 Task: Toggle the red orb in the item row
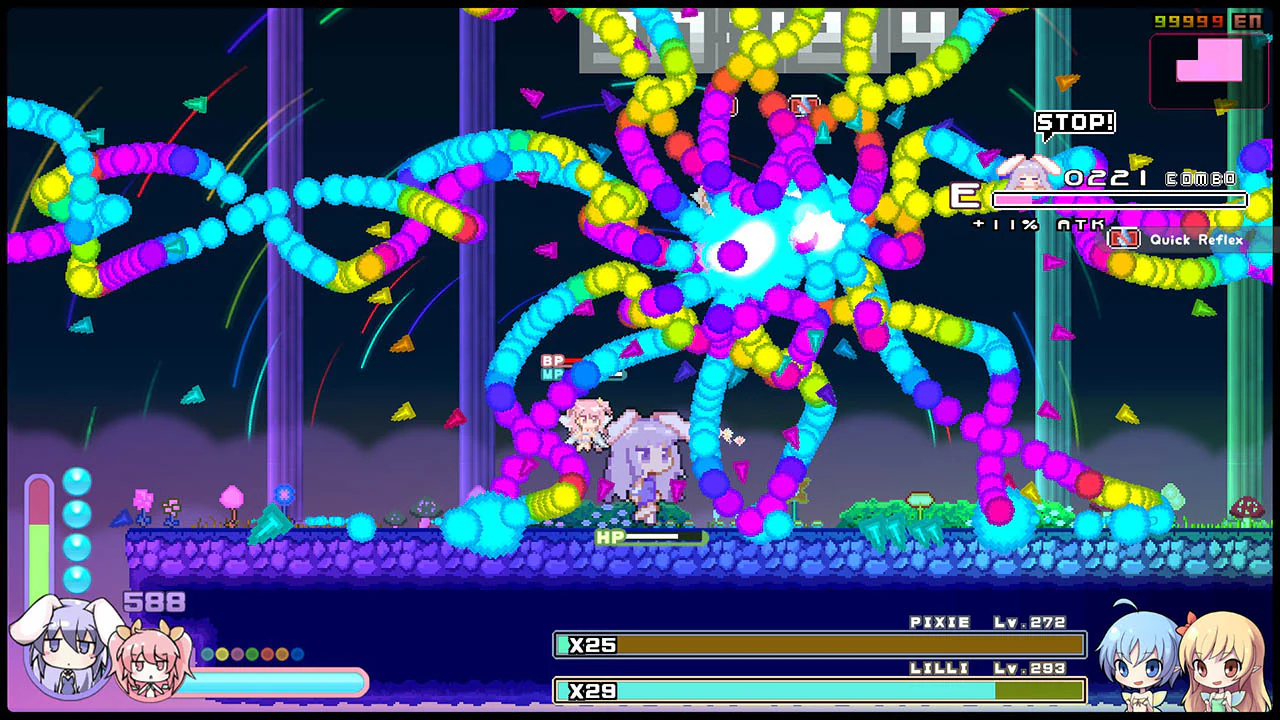pos(267,653)
